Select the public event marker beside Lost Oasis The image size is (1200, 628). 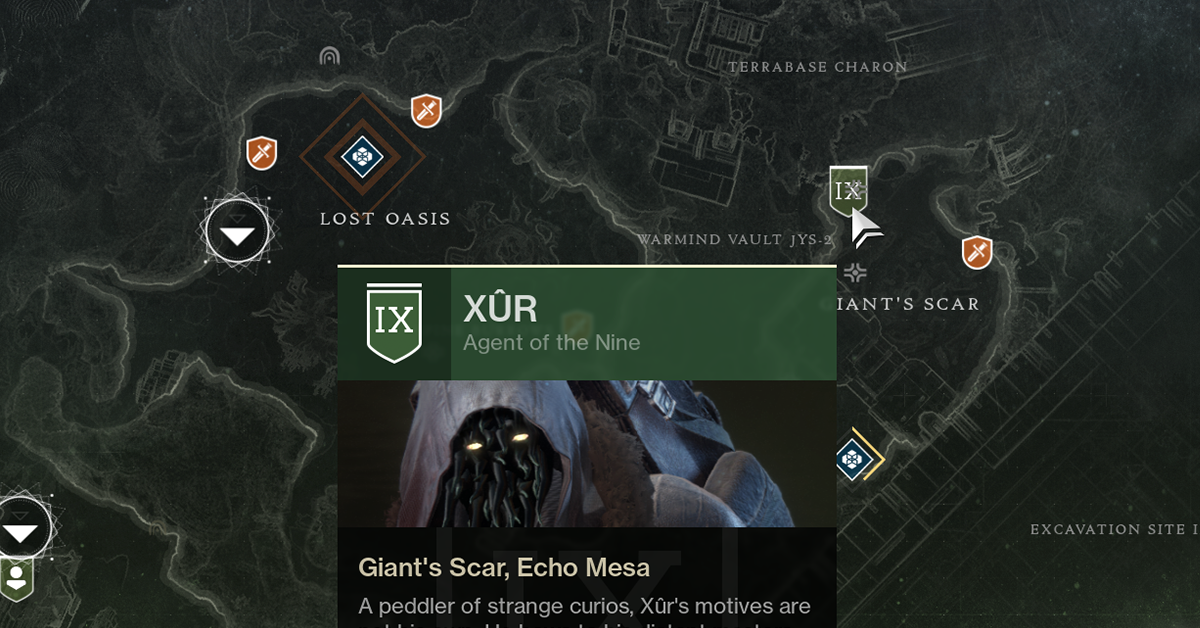click(x=237, y=232)
